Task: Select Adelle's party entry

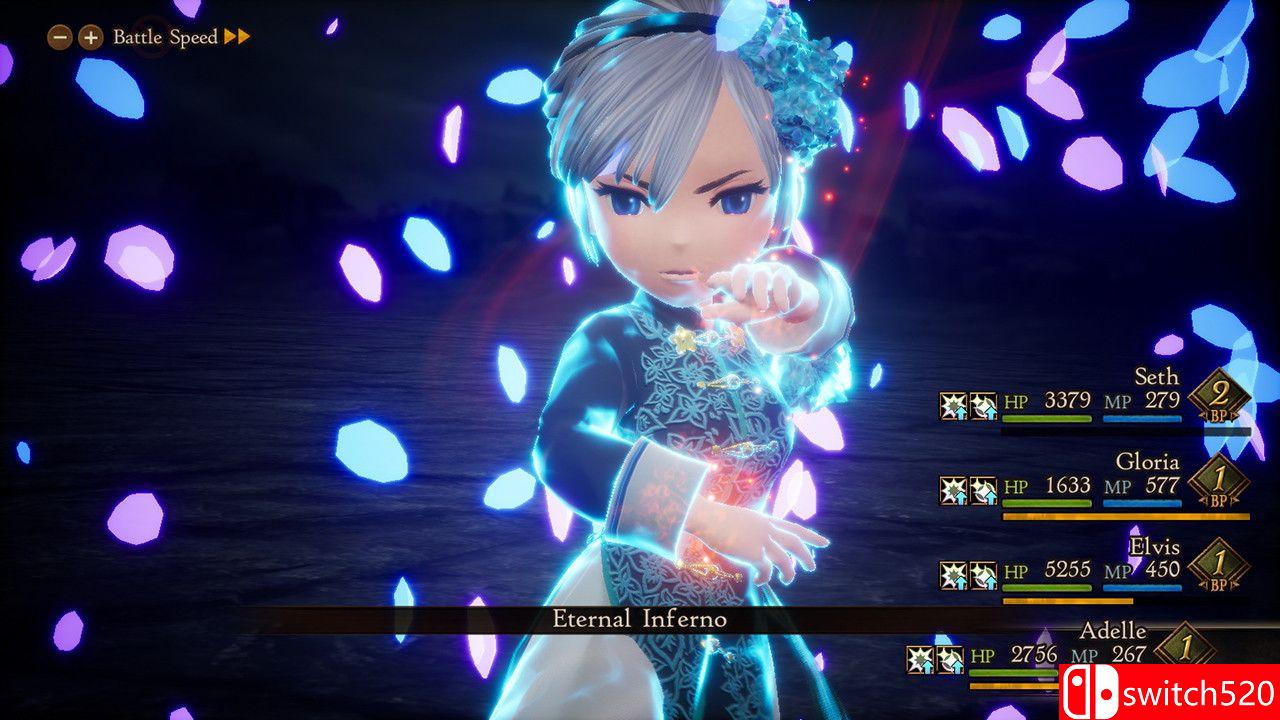Action: 1112,632
